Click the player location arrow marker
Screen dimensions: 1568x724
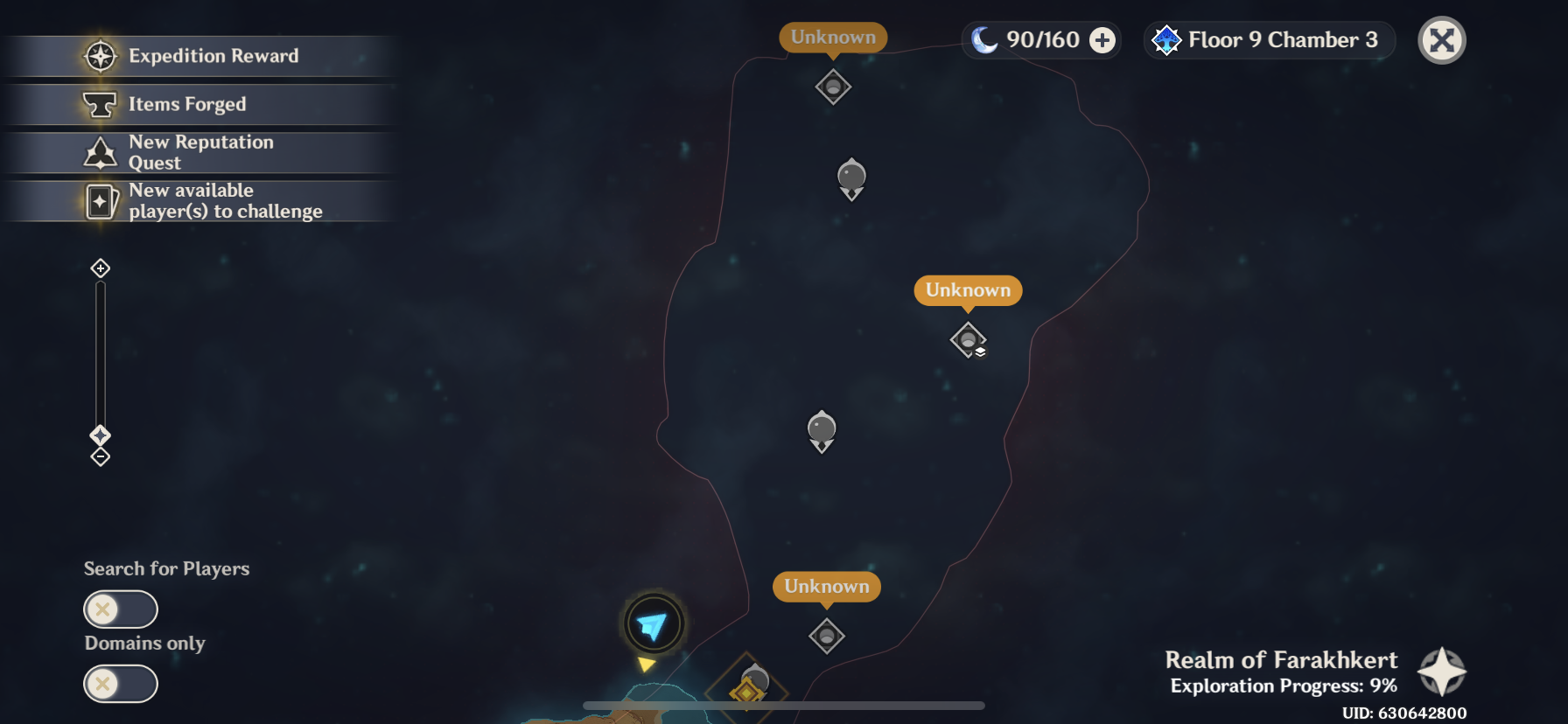[654, 623]
